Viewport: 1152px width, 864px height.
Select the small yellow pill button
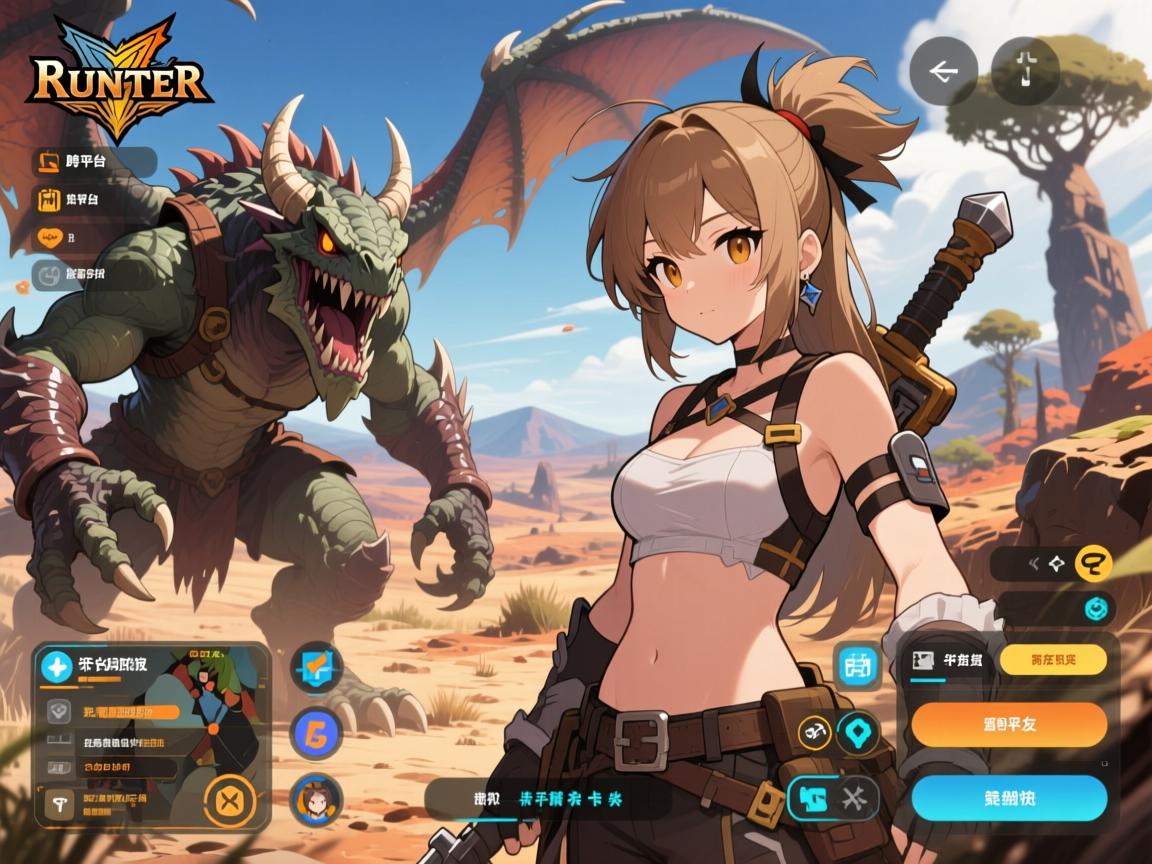click(x=1052, y=659)
